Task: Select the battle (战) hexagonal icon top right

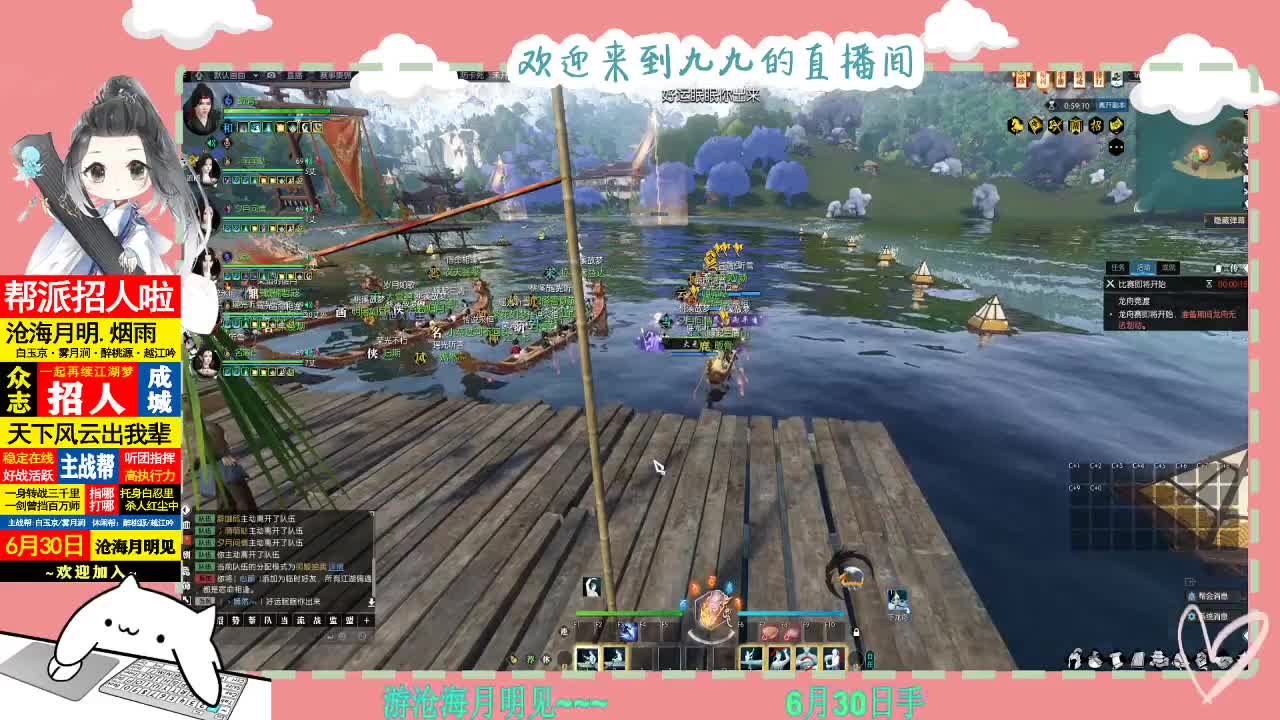Action: (x=1055, y=126)
